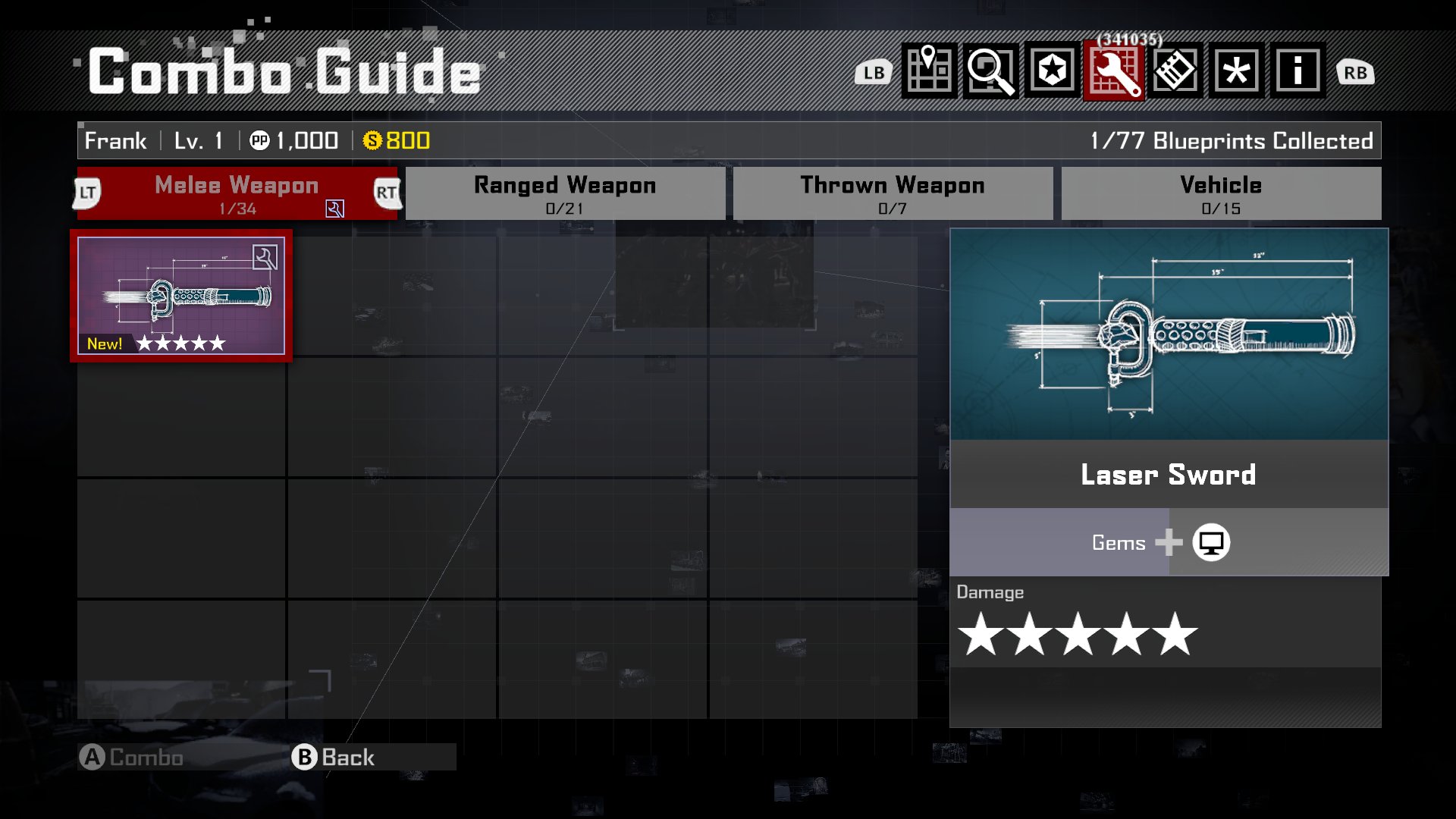Show Melee Weapon blueprints

pos(237,194)
